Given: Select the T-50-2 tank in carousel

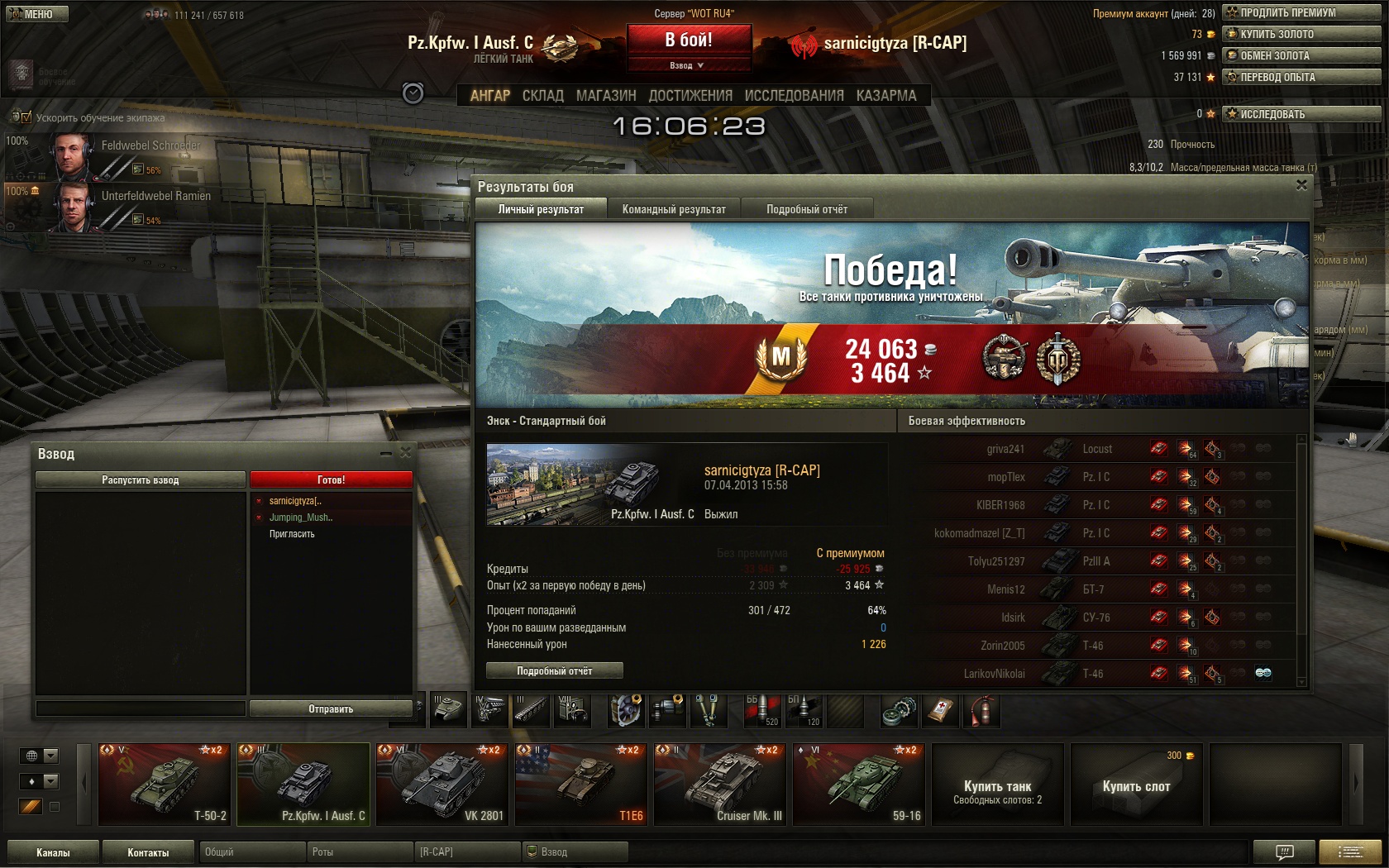Looking at the screenshot, I should tap(165, 784).
